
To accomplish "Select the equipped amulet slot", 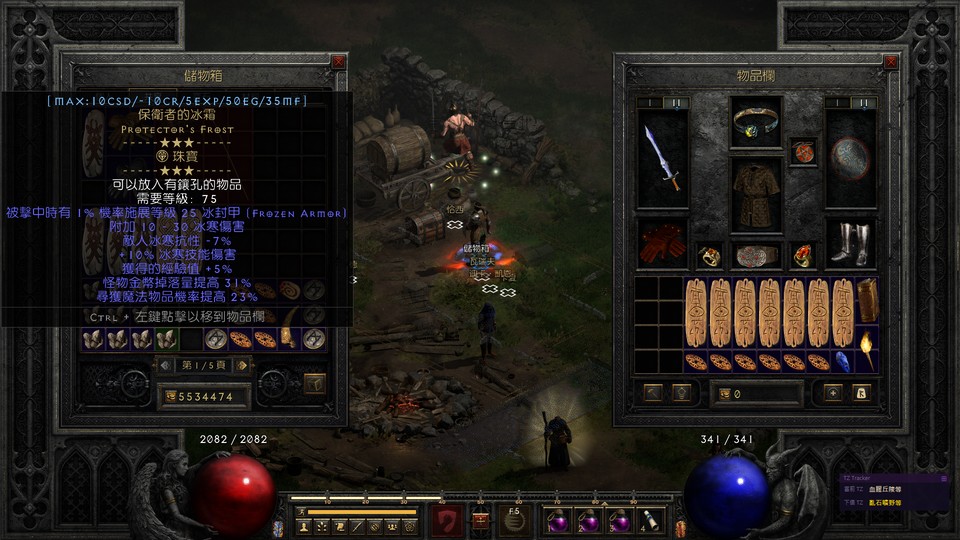I will point(802,151).
